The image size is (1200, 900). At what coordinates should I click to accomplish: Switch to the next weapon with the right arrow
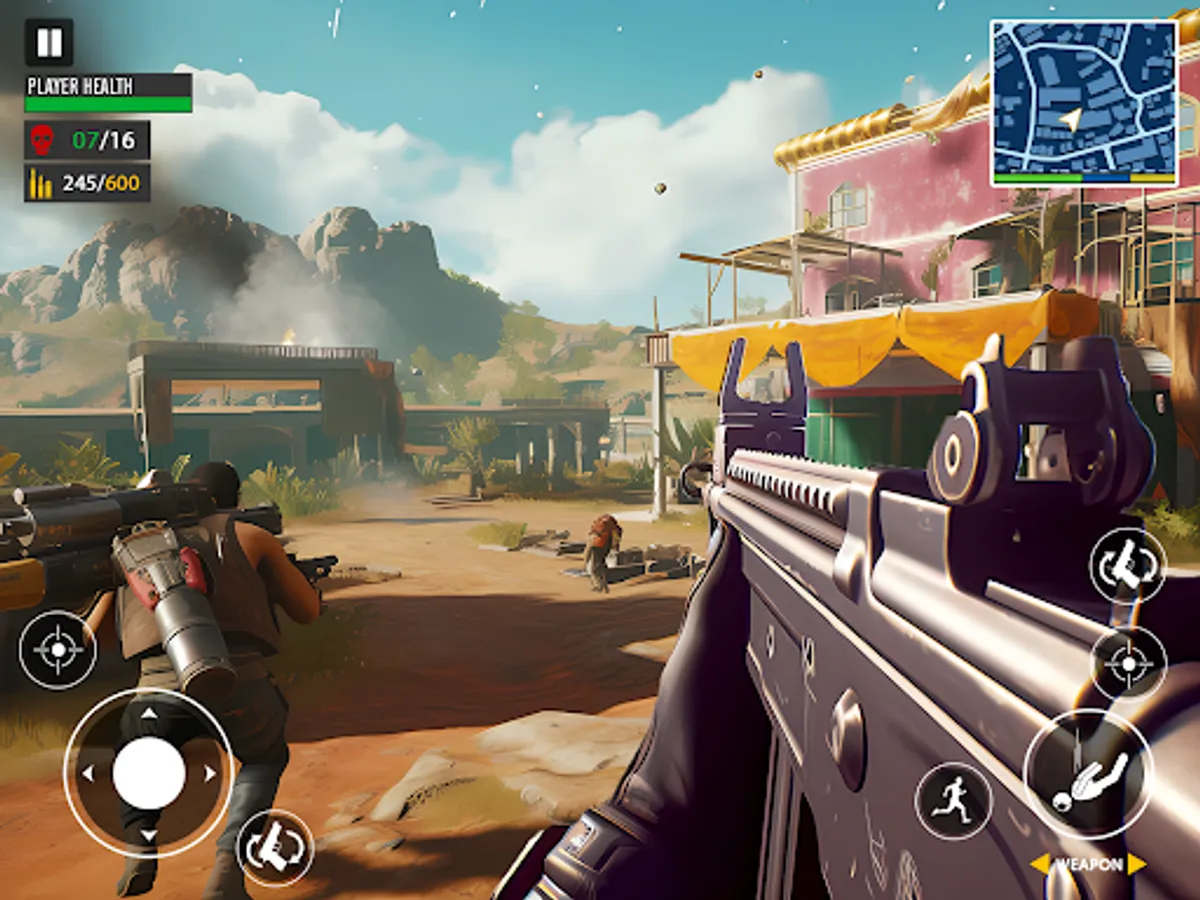pyautogui.click(x=1136, y=864)
